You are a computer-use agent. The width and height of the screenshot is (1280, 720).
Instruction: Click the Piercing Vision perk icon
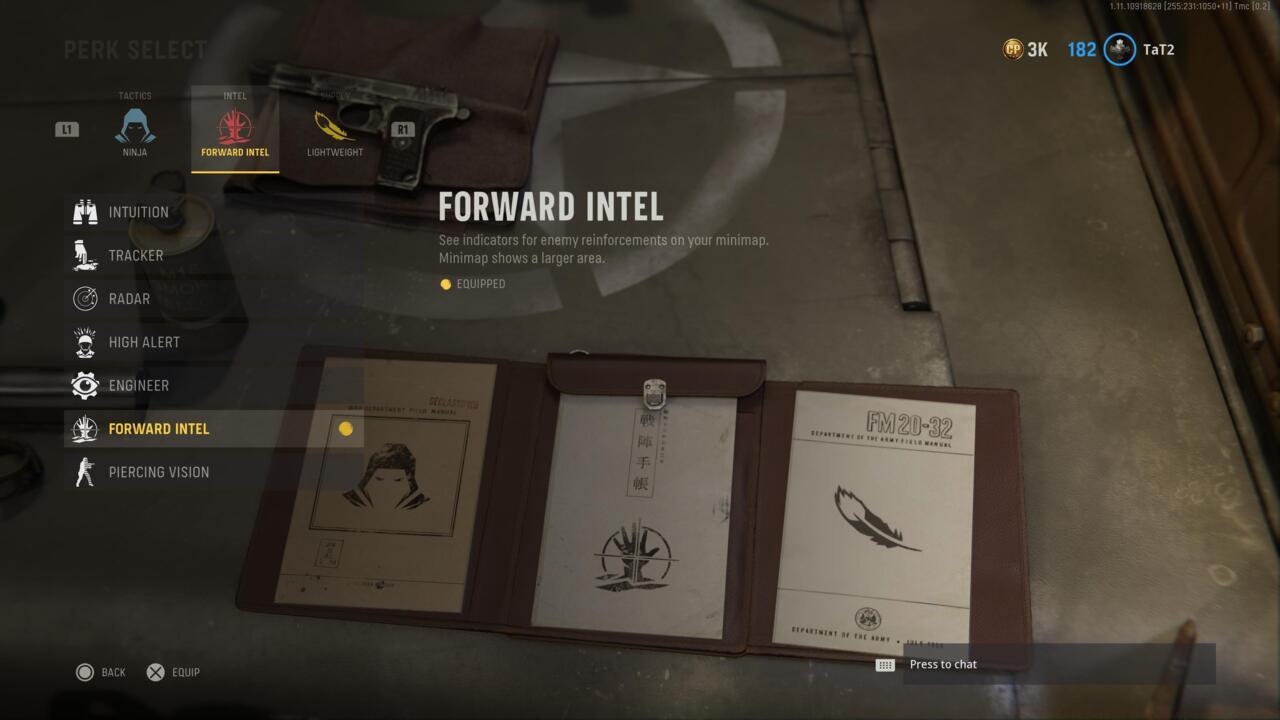[x=85, y=471]
